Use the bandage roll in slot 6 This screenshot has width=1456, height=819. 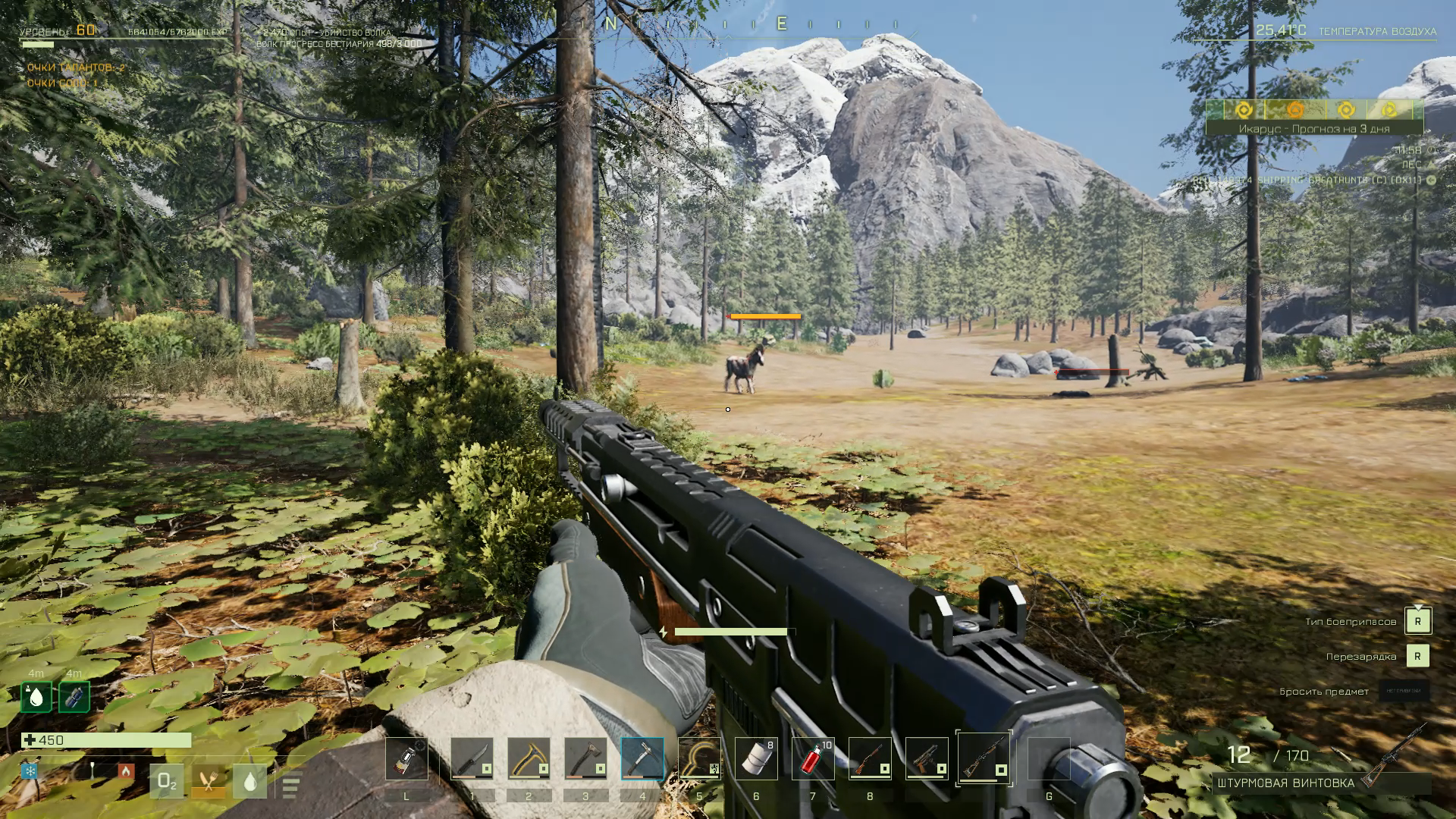756,758
